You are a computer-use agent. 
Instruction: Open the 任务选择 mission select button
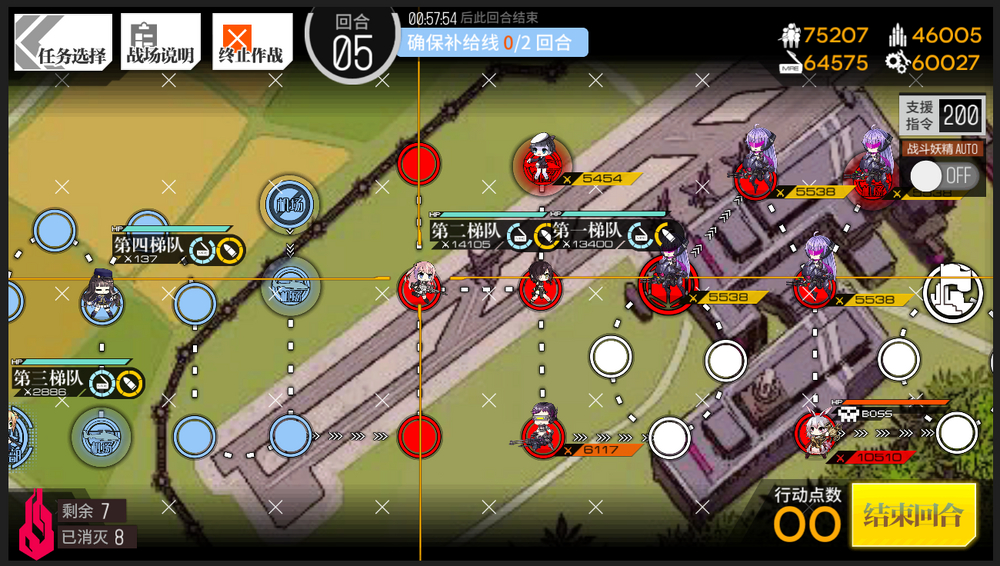62,42
